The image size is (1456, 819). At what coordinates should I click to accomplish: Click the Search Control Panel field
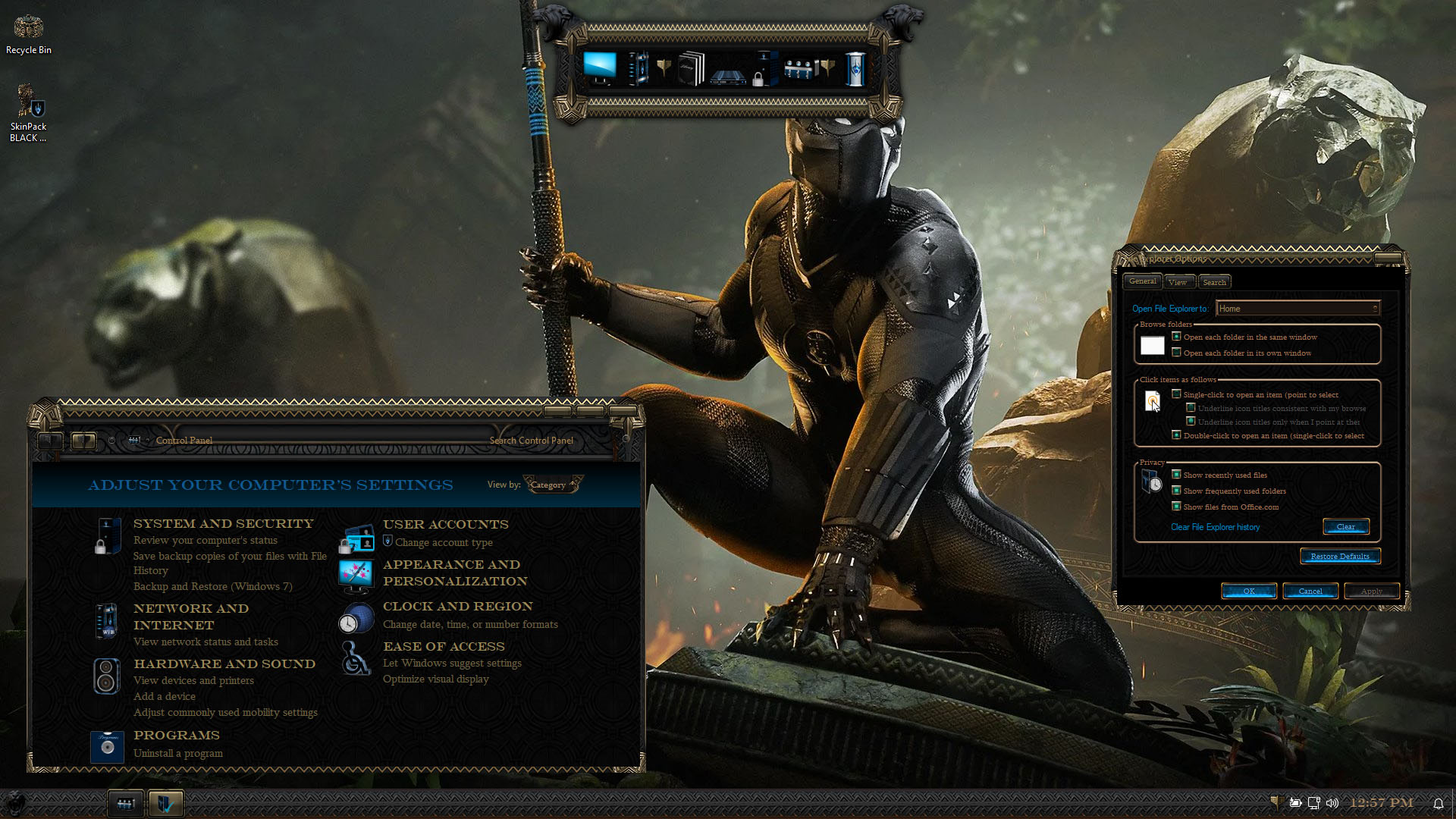(531, 441)
